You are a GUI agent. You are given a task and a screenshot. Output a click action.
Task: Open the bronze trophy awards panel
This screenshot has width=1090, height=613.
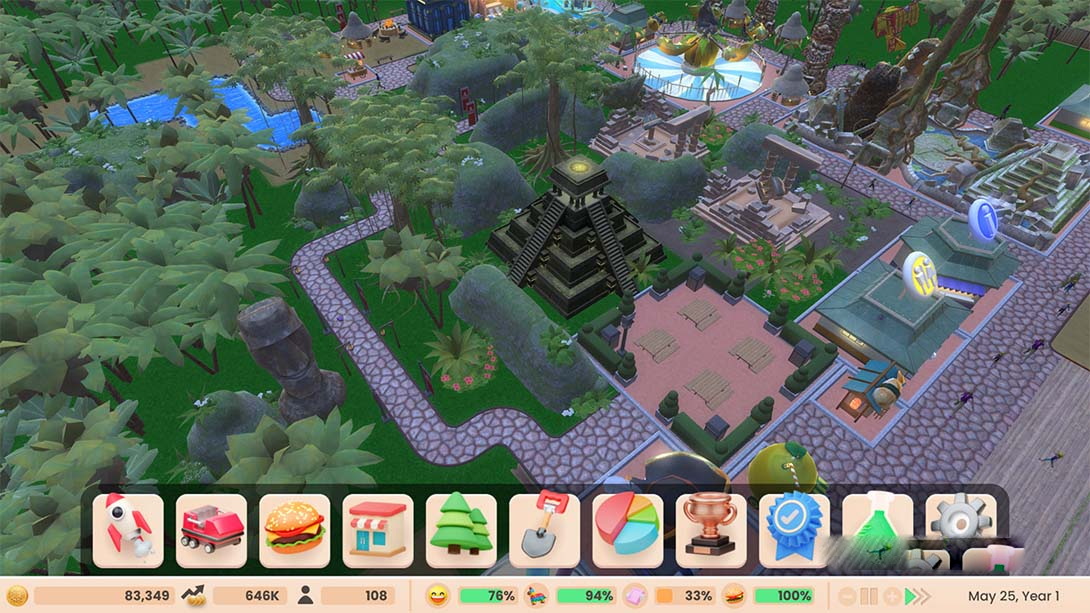click(711, 530)
